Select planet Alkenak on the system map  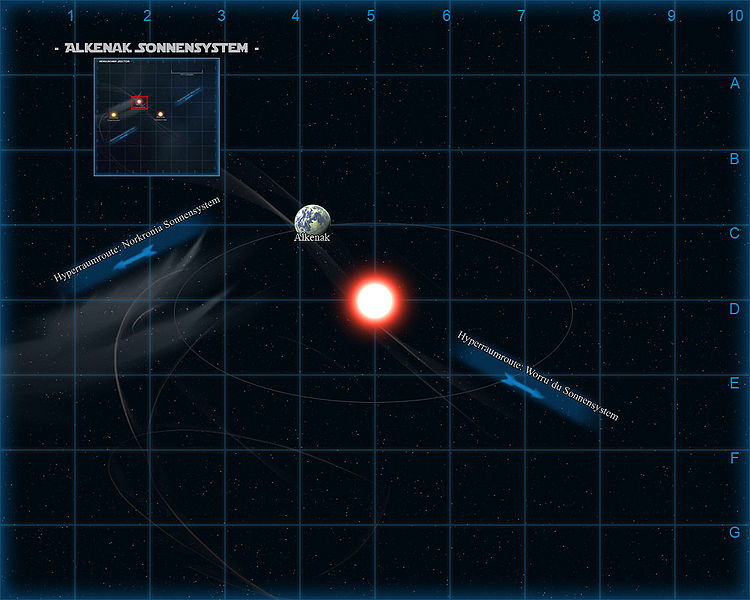click(x=312, y=221)
